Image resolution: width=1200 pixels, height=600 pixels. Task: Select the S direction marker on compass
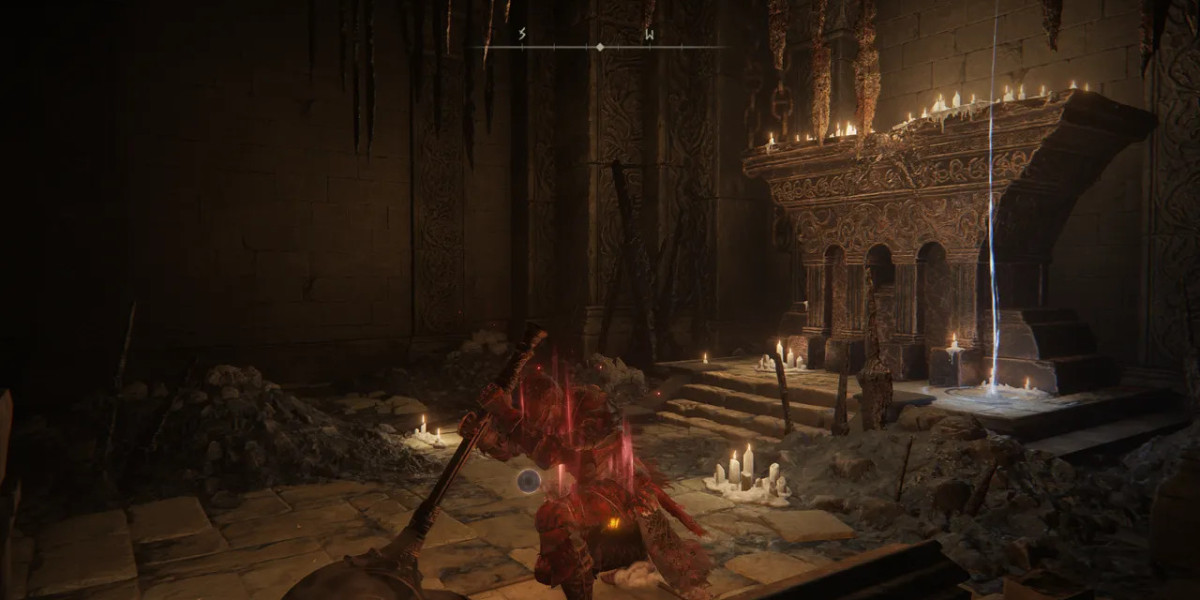[522, 35]
